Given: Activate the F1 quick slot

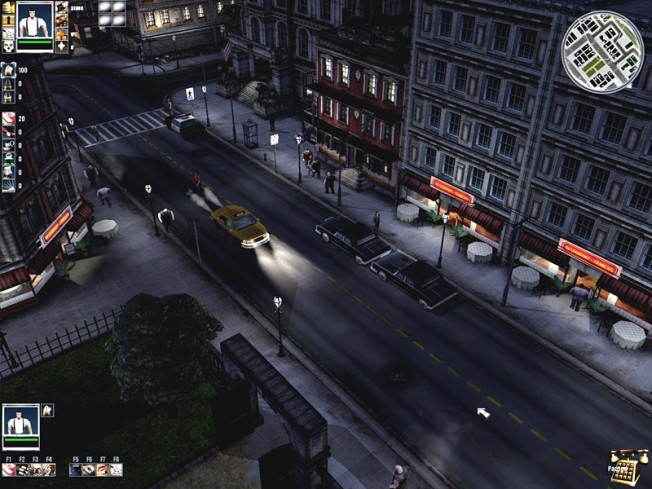Looking at the screenshot, I should click(x=9, y=469).
